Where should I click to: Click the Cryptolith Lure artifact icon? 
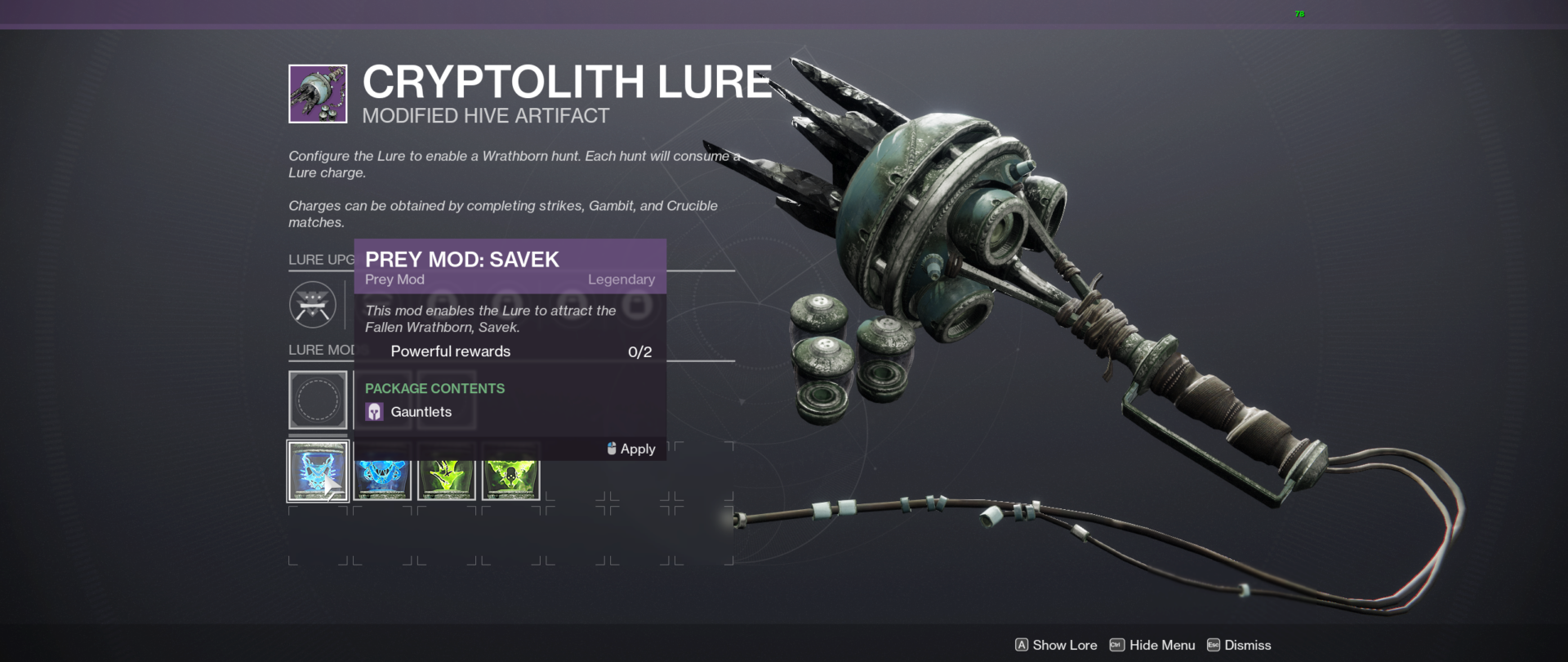317,92
